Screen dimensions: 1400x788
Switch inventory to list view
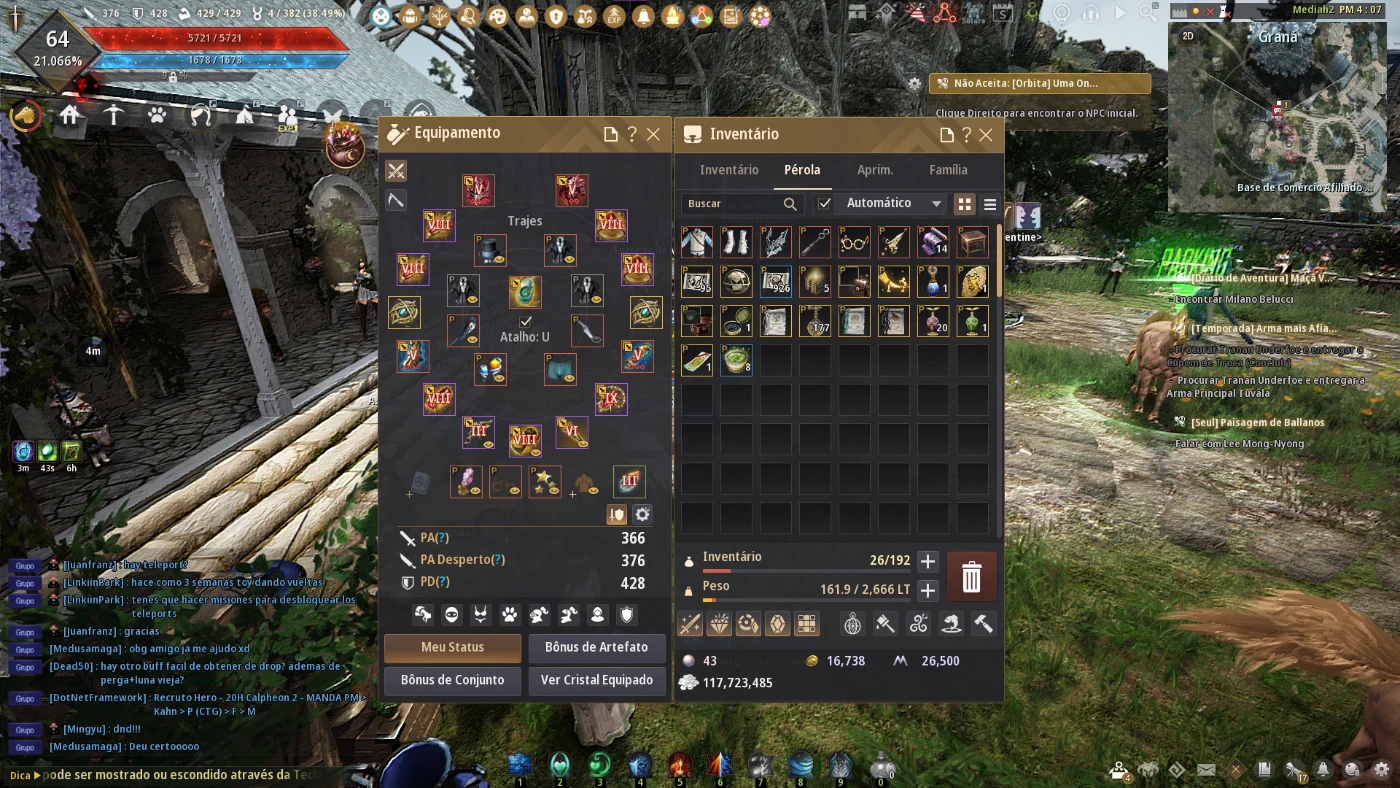point(990,204)
